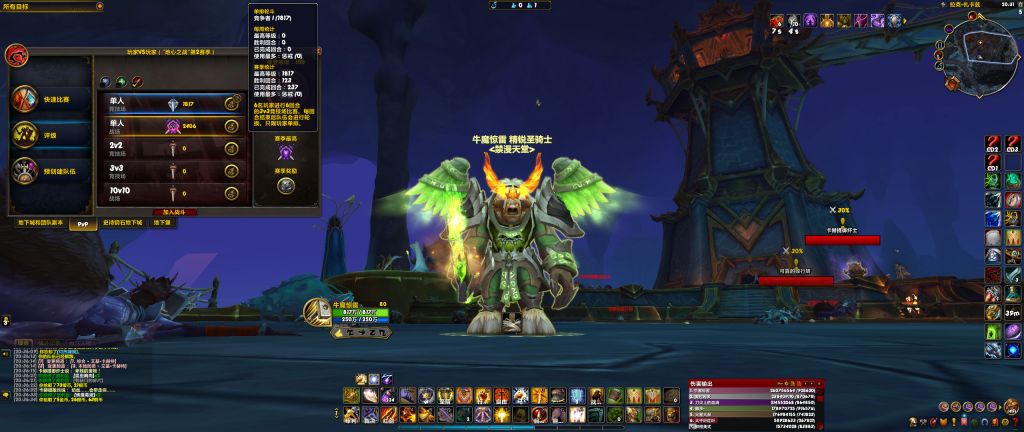Switch to the 地下堡 (Delves) tab
This screenshot has height=432, width=1024.
point(162,223)
